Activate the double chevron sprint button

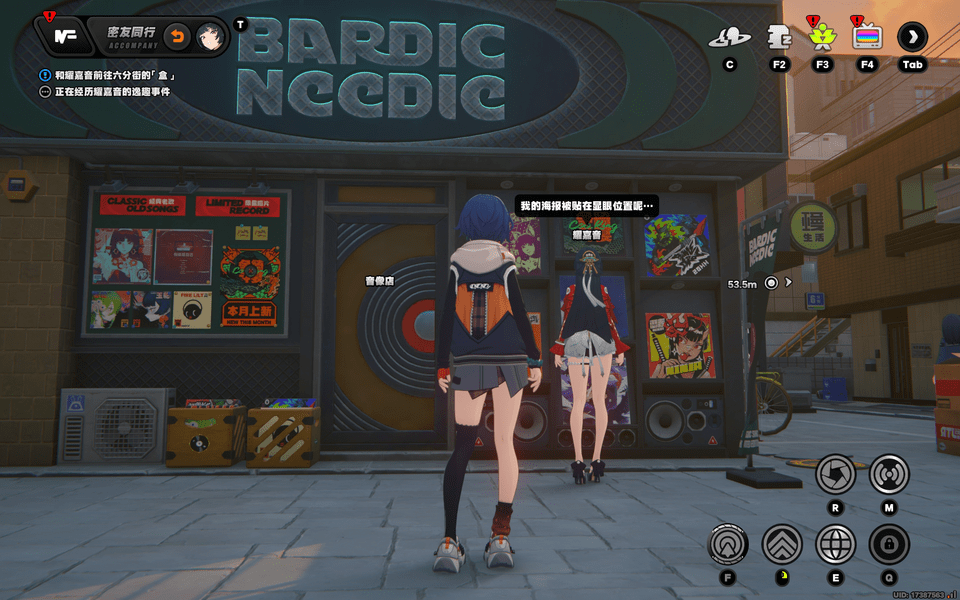coord(782,544)
